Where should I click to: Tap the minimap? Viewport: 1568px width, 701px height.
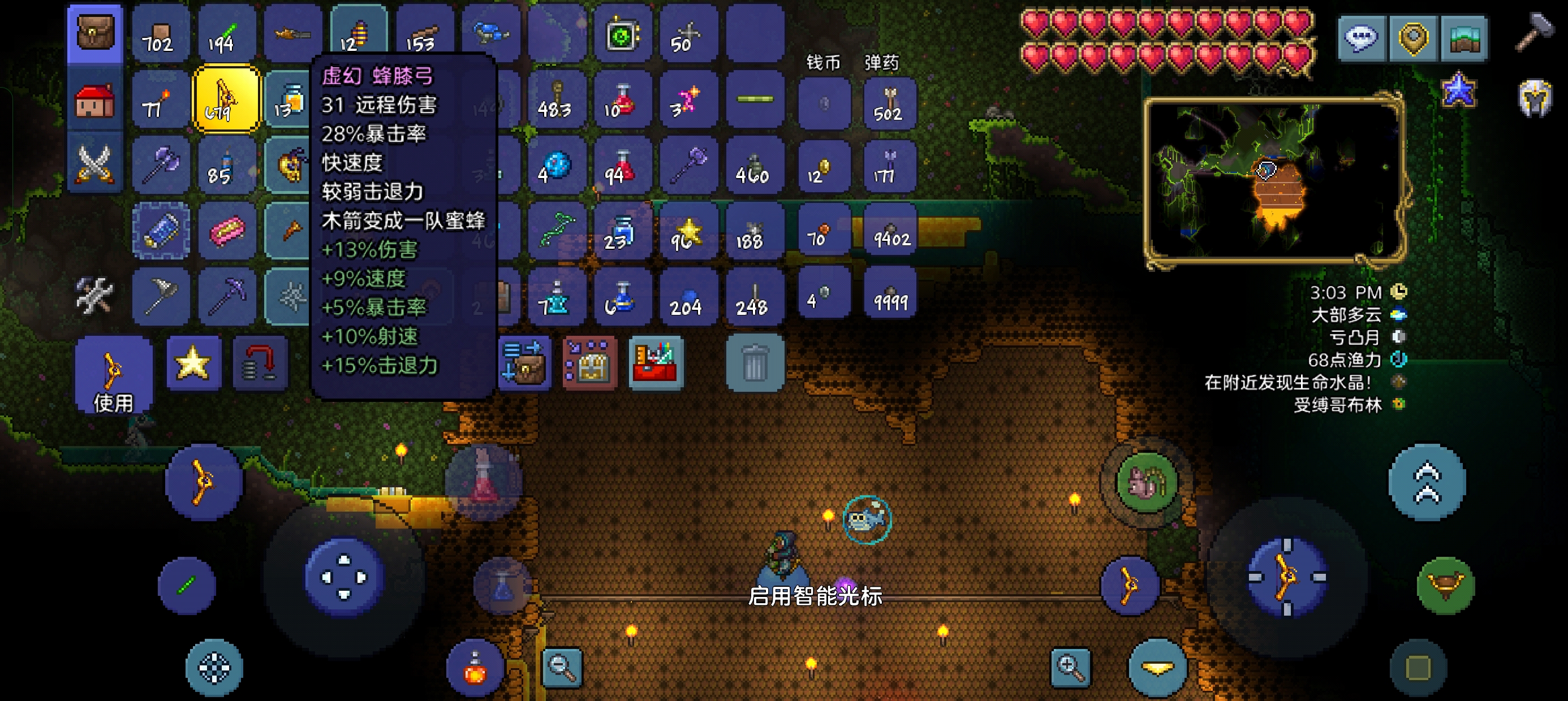1274,180
